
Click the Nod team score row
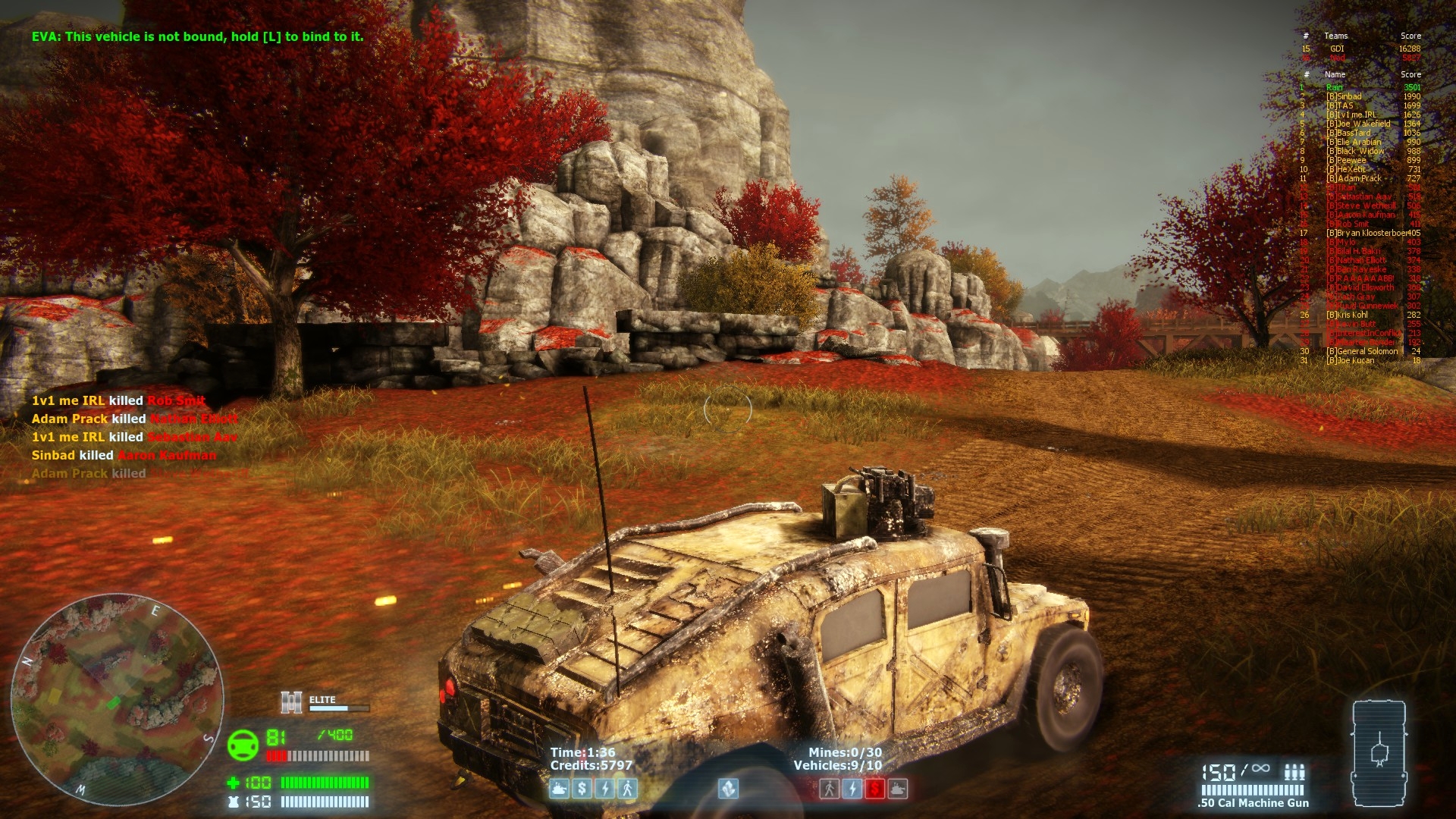point(1360,58)
